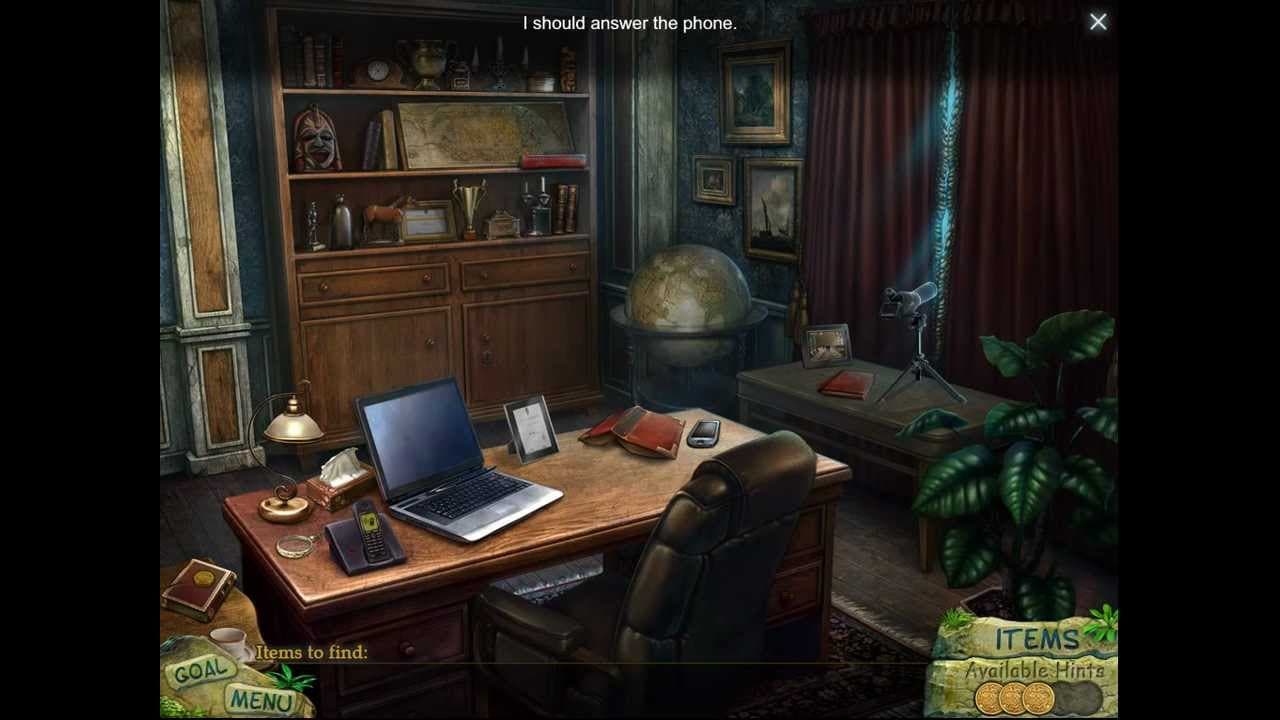Pick up the tissue box on the desk

pos(340,480)
